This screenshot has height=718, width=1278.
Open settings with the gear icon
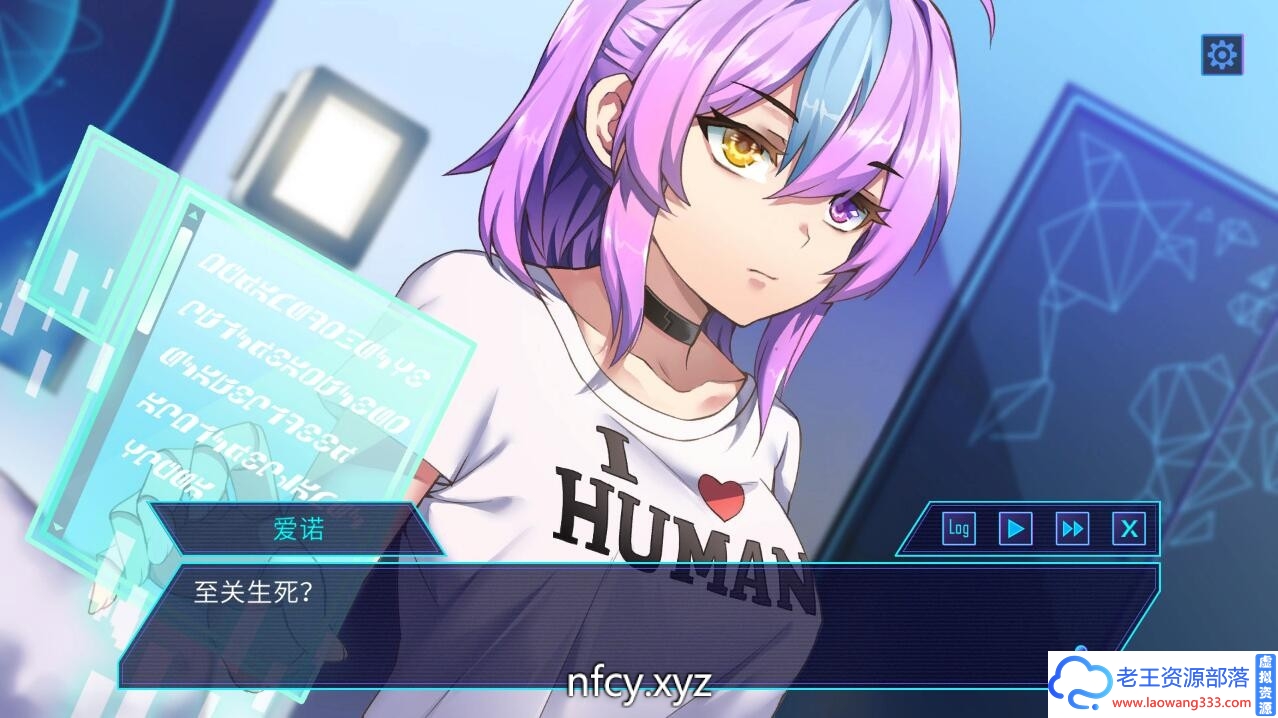click(1221, 54)
